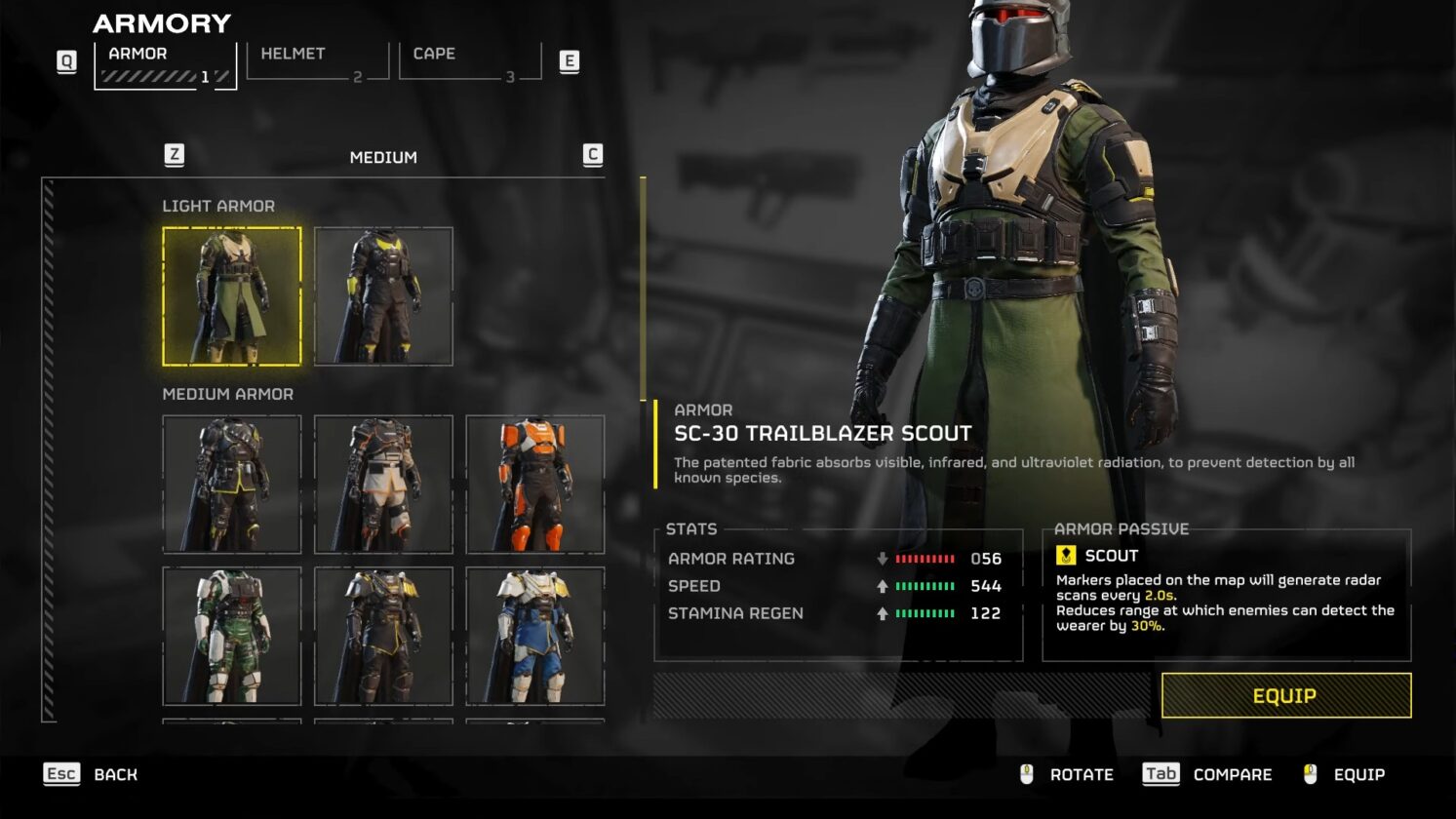Screen dimensions: 1456x819
Task: Select the Armor tab
Action: [x=165, y=63]
